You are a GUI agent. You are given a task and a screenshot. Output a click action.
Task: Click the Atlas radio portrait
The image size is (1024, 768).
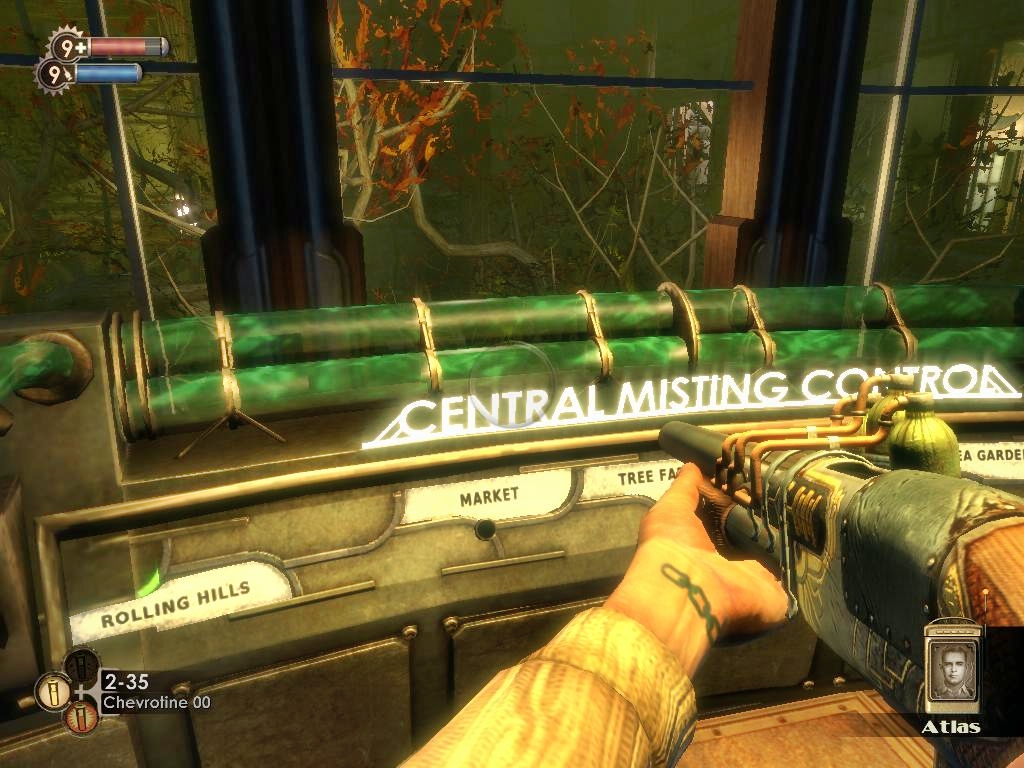tap(951, 671)
